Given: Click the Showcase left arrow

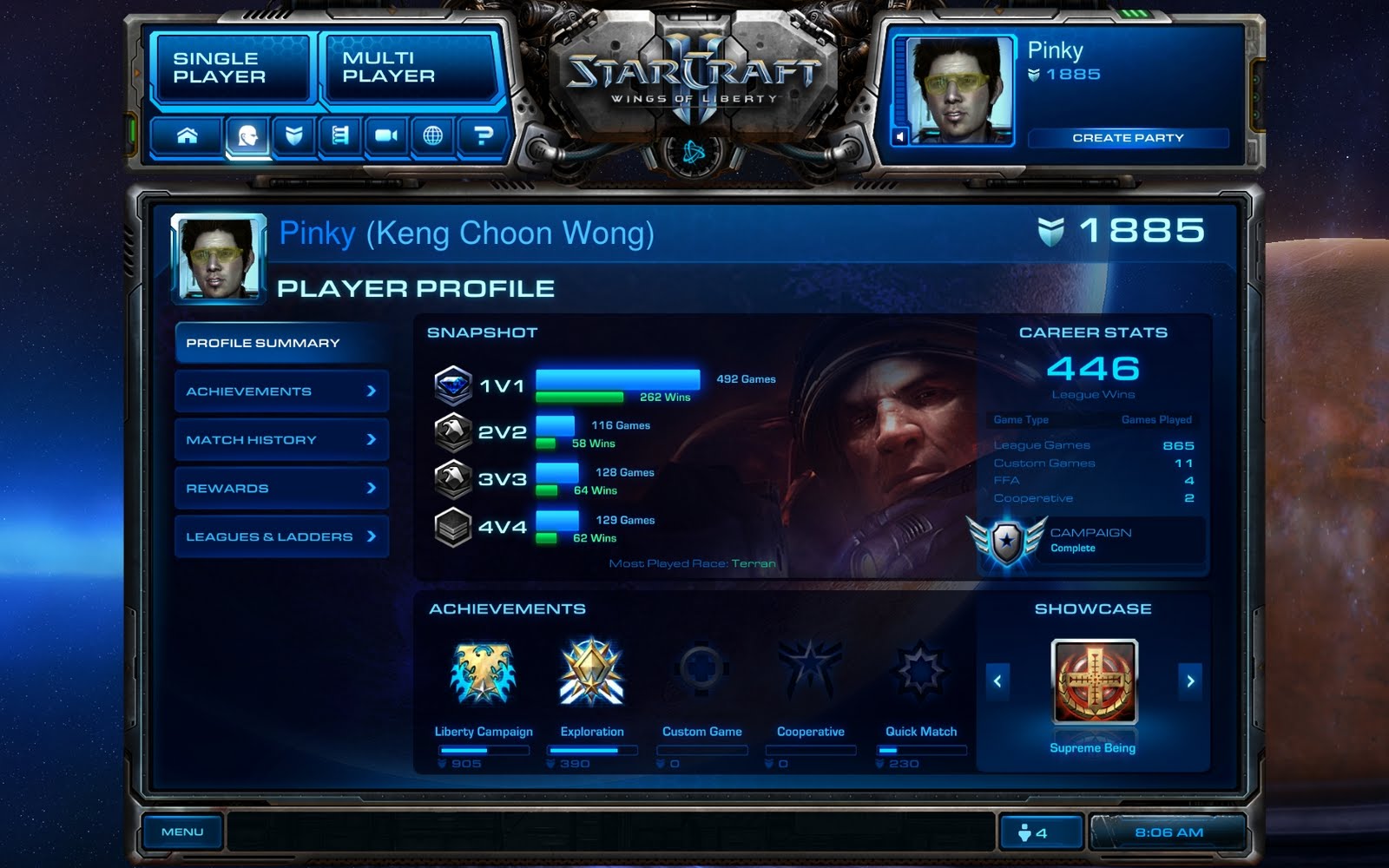Looking at the screenshot, I should (x=998, y=682).
